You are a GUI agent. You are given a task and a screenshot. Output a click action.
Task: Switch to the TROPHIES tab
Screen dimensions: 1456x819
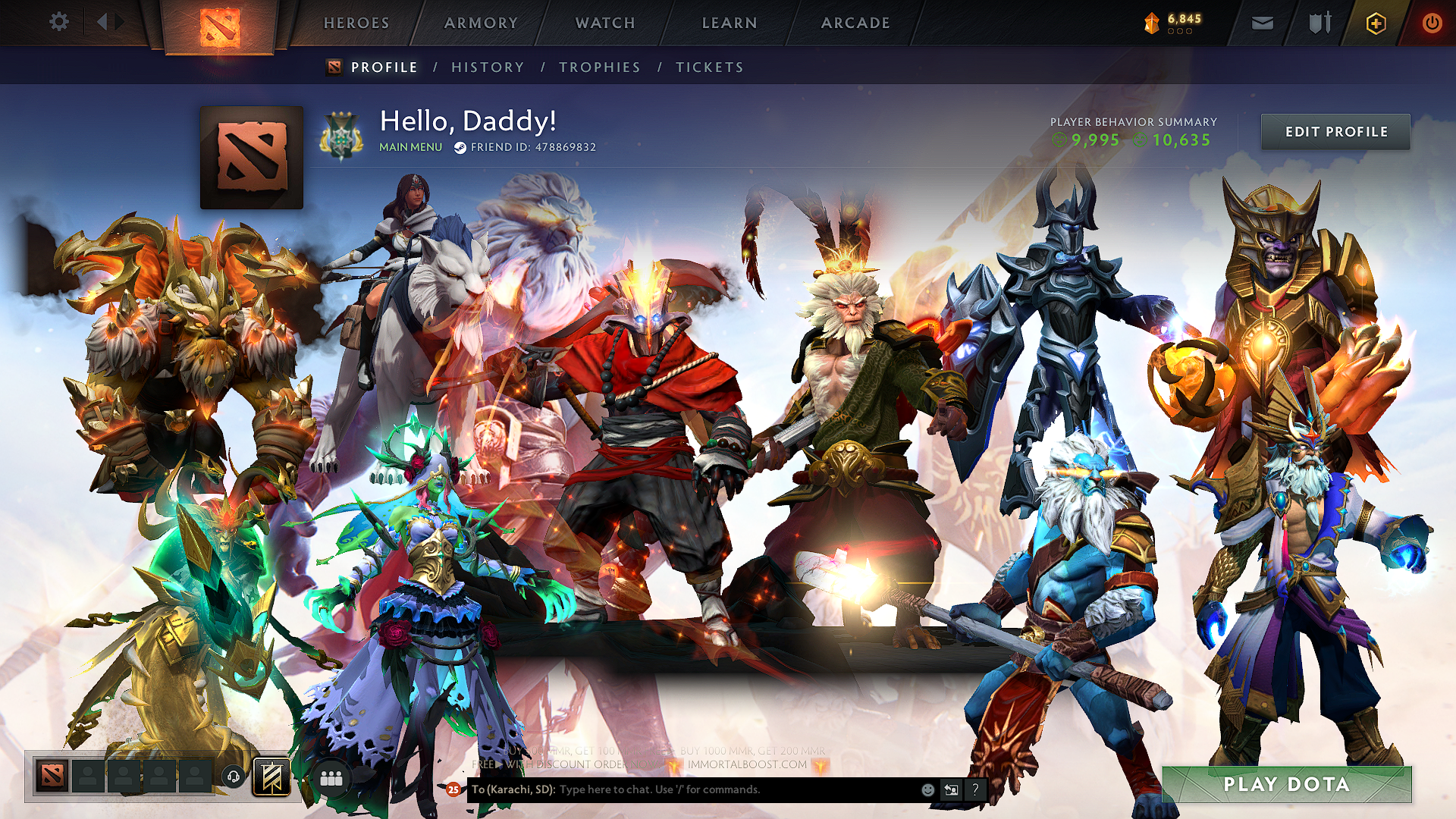coord(599,67)
